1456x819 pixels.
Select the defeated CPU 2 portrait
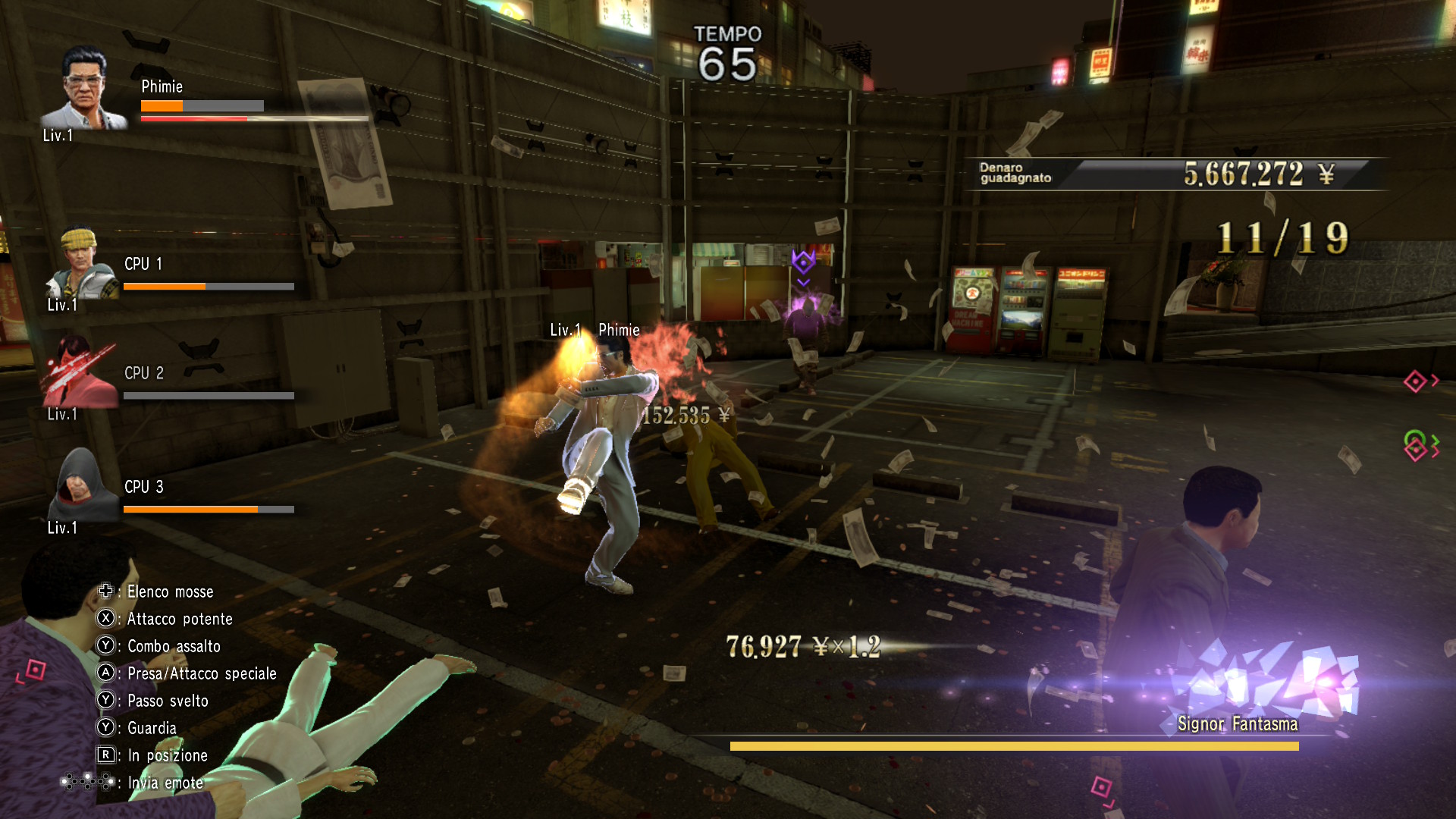tap(80, 373)
